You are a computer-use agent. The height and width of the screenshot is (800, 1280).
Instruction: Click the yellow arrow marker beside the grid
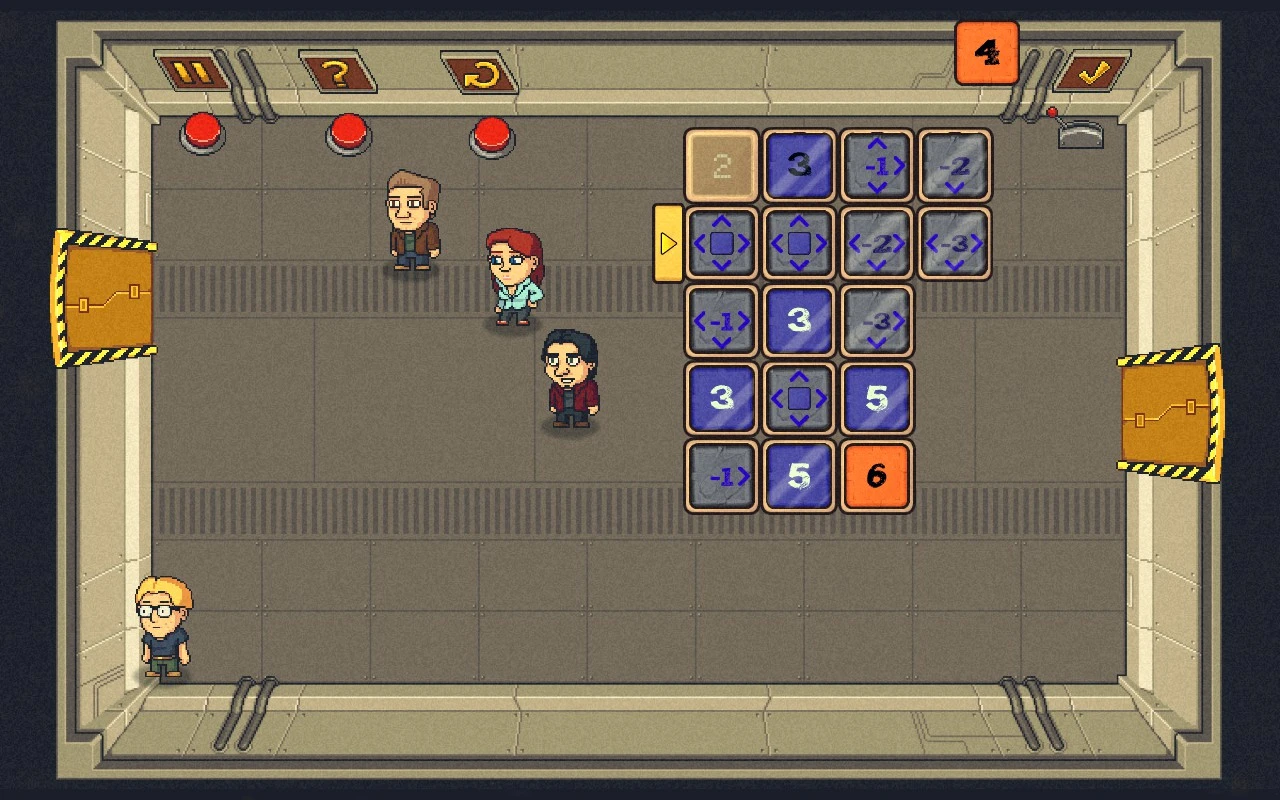tap(667, 243)
